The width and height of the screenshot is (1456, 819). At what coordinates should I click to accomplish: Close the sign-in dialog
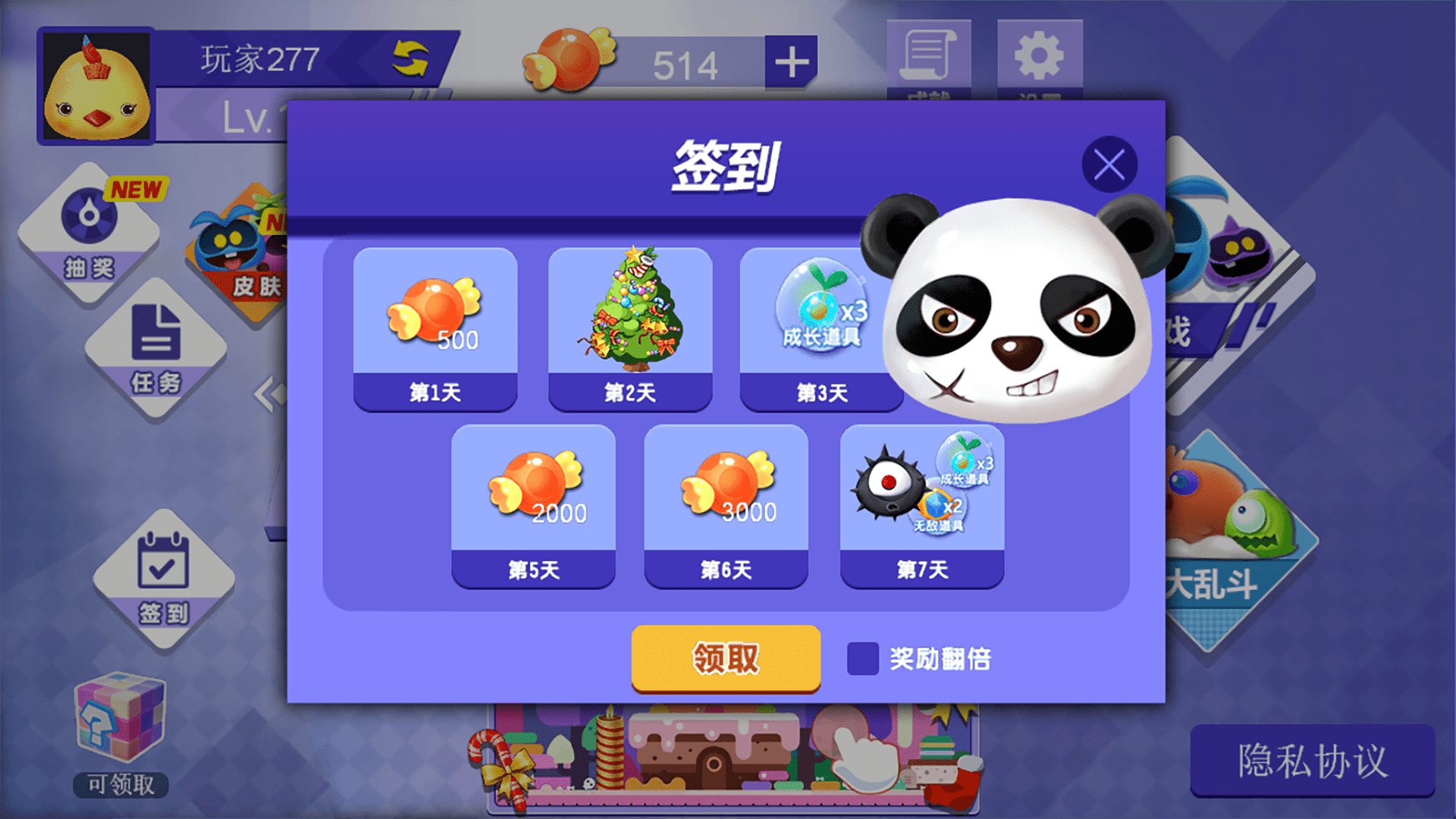click(x=1110, y=165)
